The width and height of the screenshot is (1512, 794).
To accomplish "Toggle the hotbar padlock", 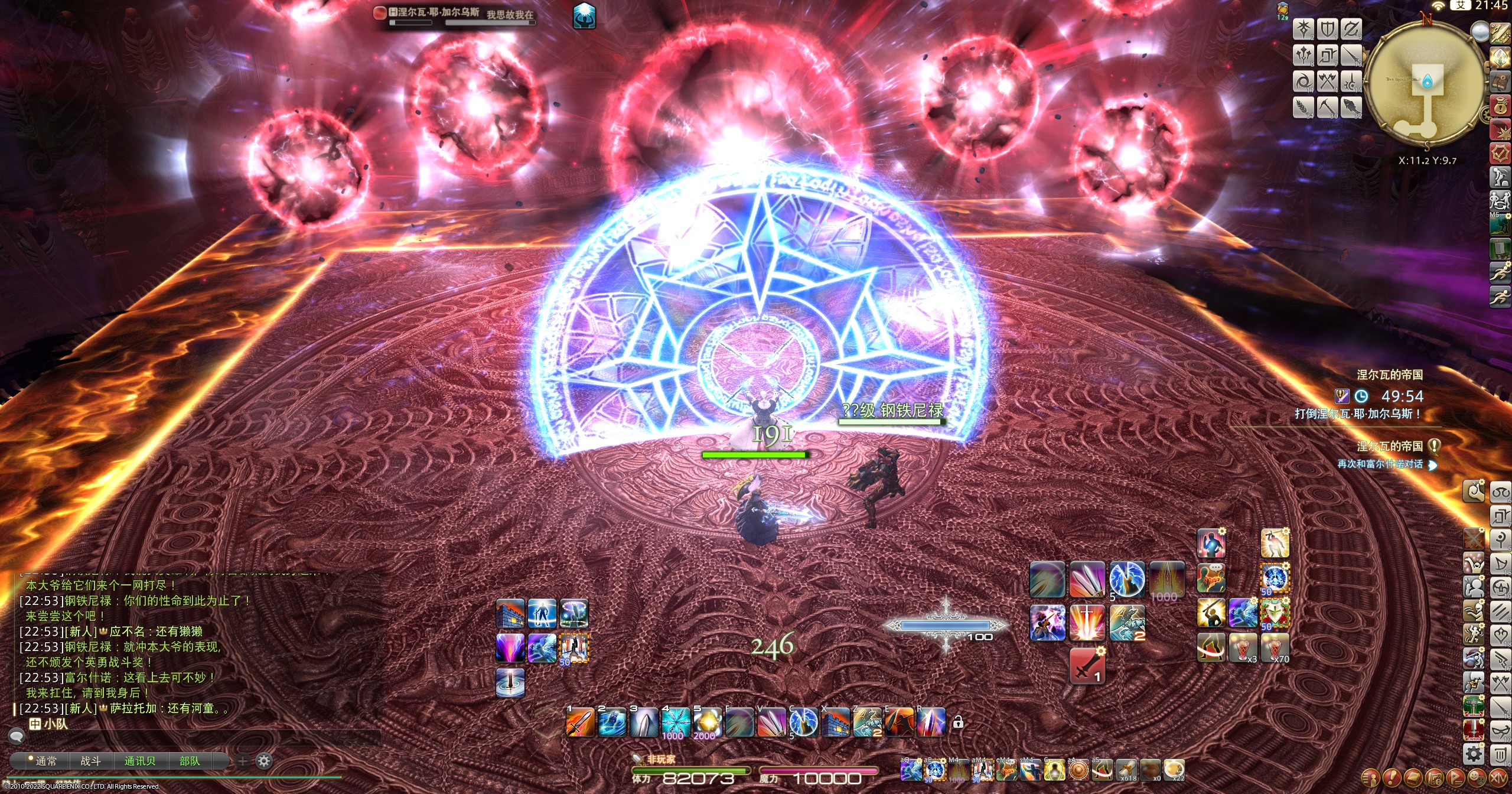I will 958,722.
